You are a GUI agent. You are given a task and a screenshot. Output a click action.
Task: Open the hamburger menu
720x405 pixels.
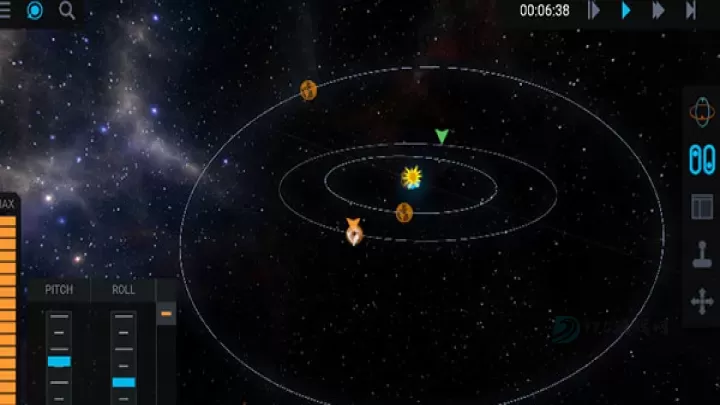click(8, 11)
